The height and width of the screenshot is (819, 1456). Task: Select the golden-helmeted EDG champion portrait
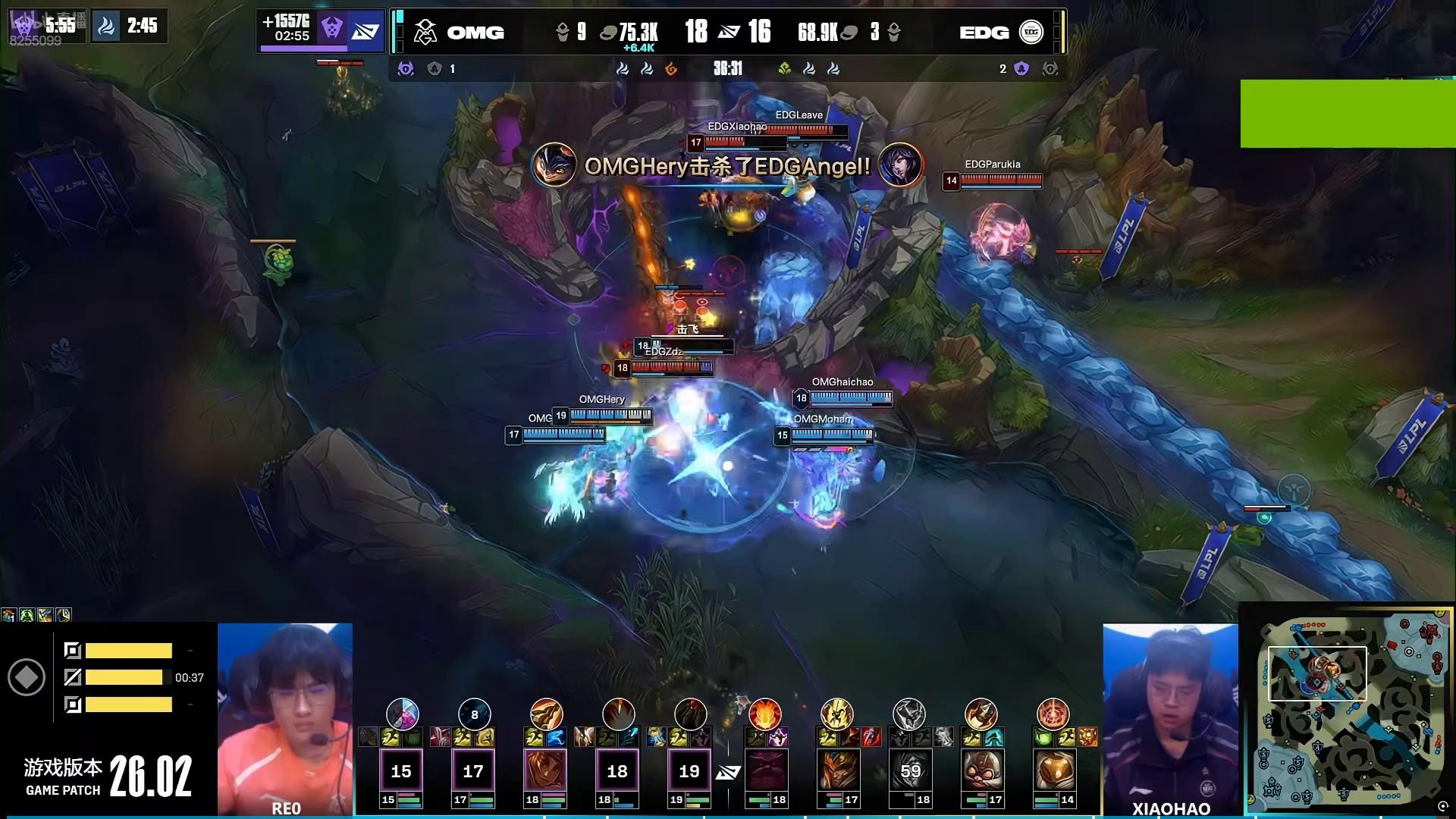coord(837,770)
